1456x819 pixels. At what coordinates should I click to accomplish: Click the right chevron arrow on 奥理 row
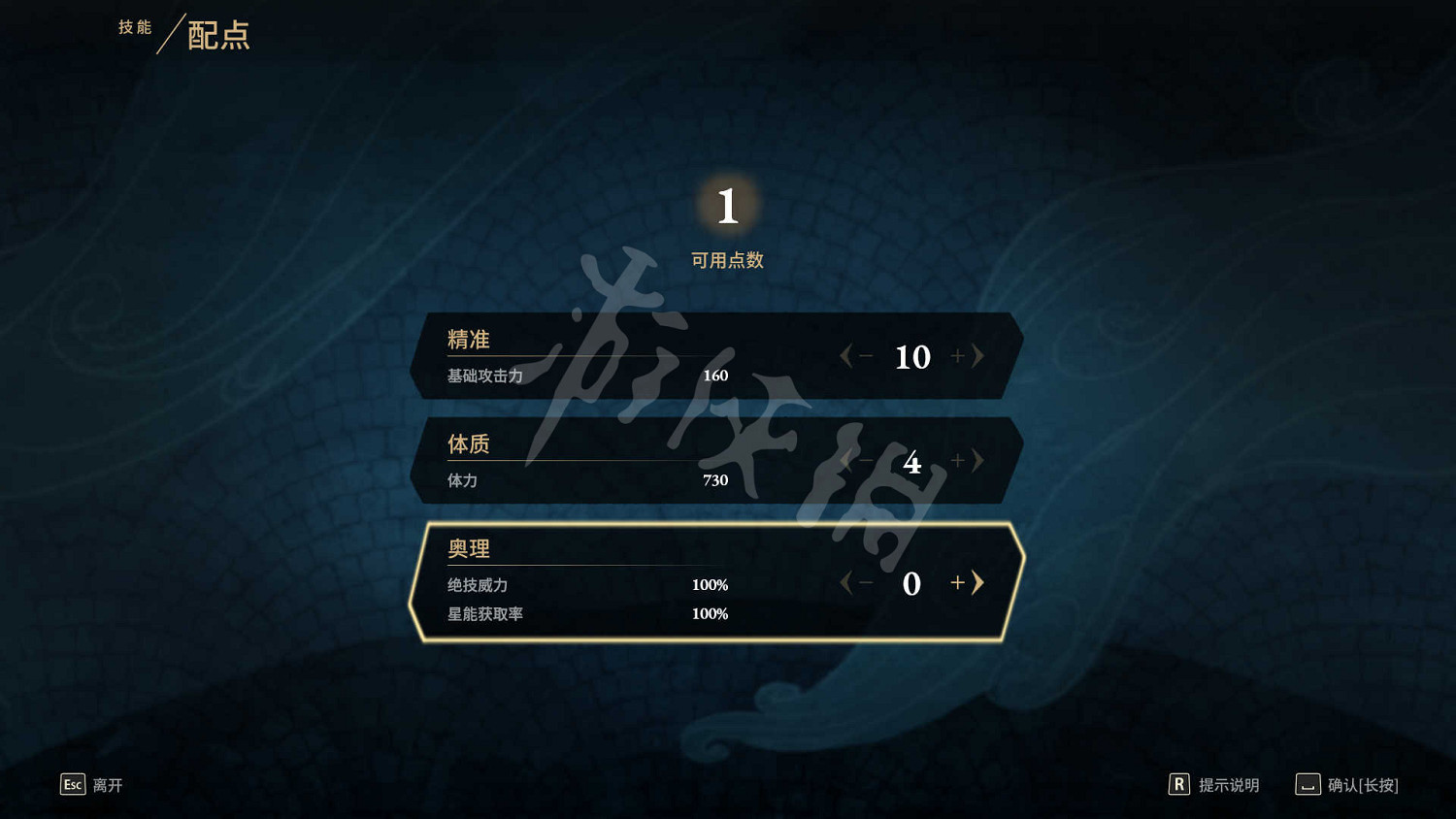[x=978, y=583]
